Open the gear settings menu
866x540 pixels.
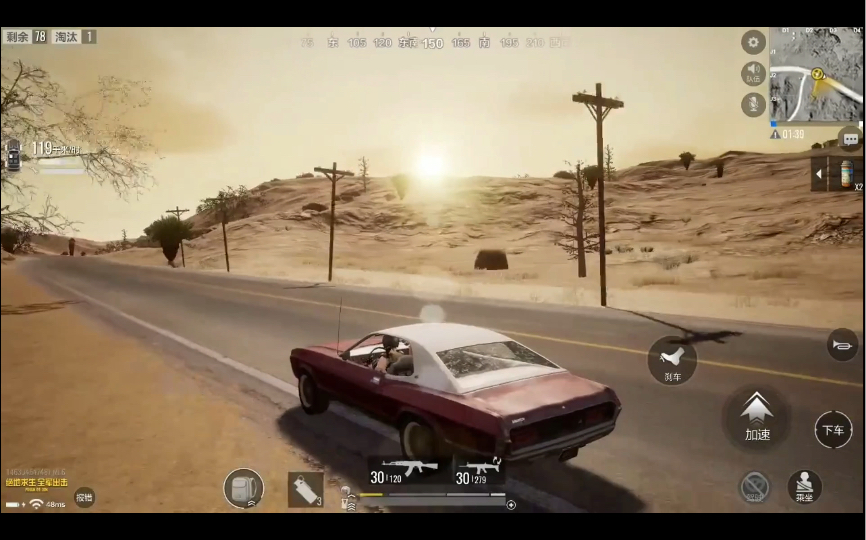(753, 42)
